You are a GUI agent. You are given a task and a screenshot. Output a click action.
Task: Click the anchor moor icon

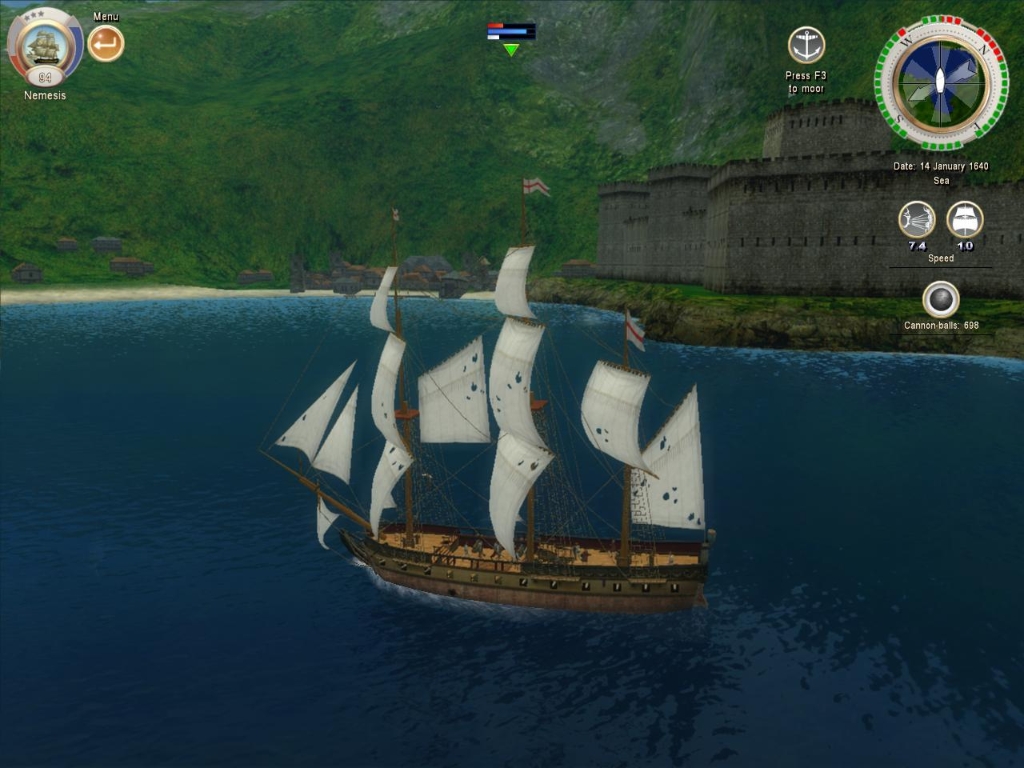[806, 45]
